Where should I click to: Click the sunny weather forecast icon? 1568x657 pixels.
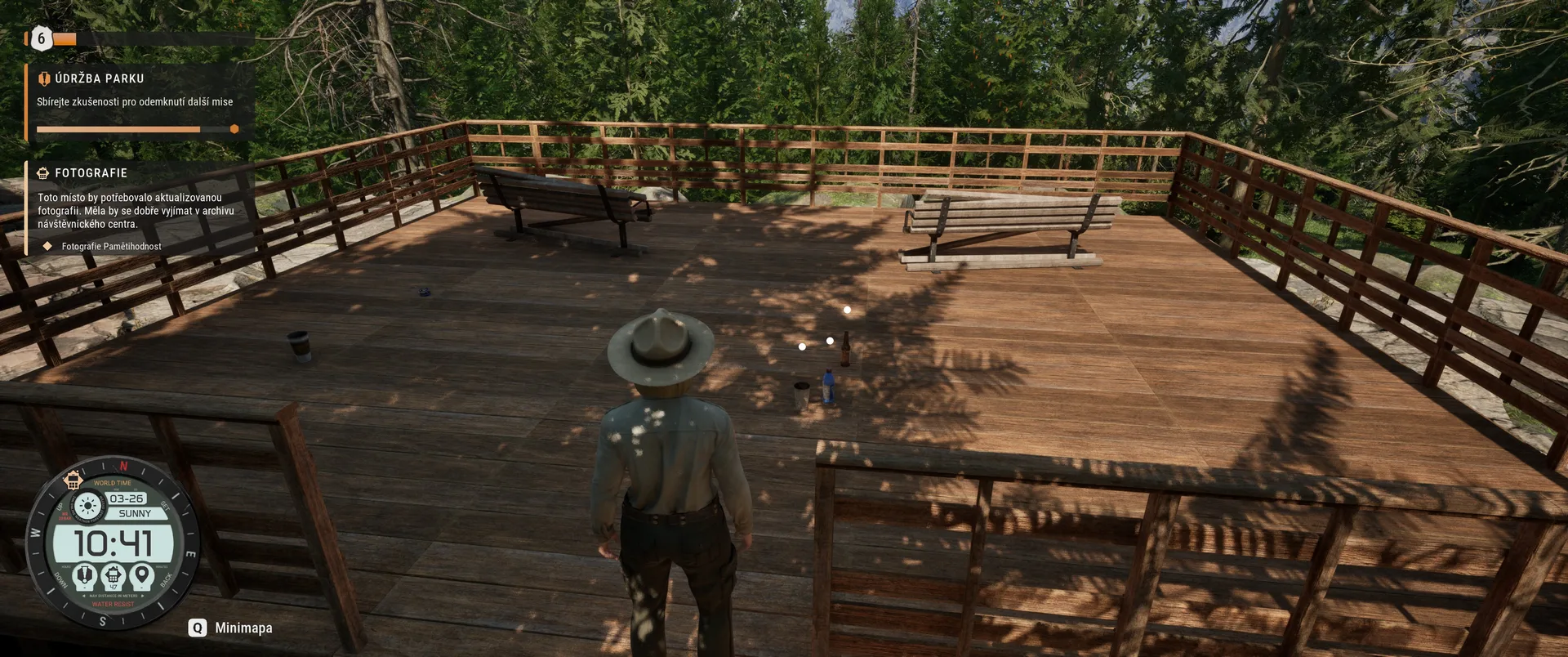(87, 507)
